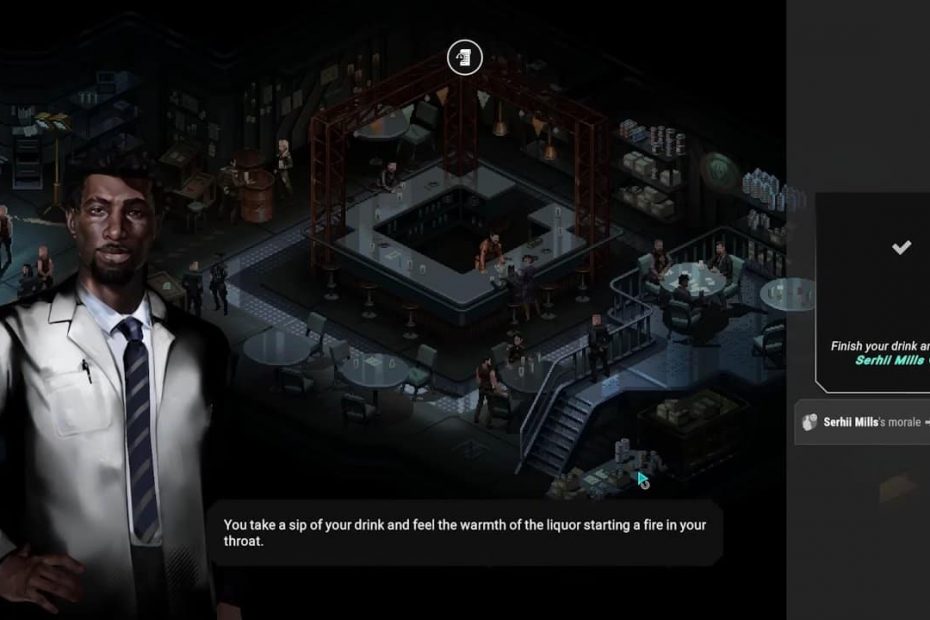
Task: Advance the "You take a sip" dialogue text
Action: pyautogui.click(x=466, y=533)
